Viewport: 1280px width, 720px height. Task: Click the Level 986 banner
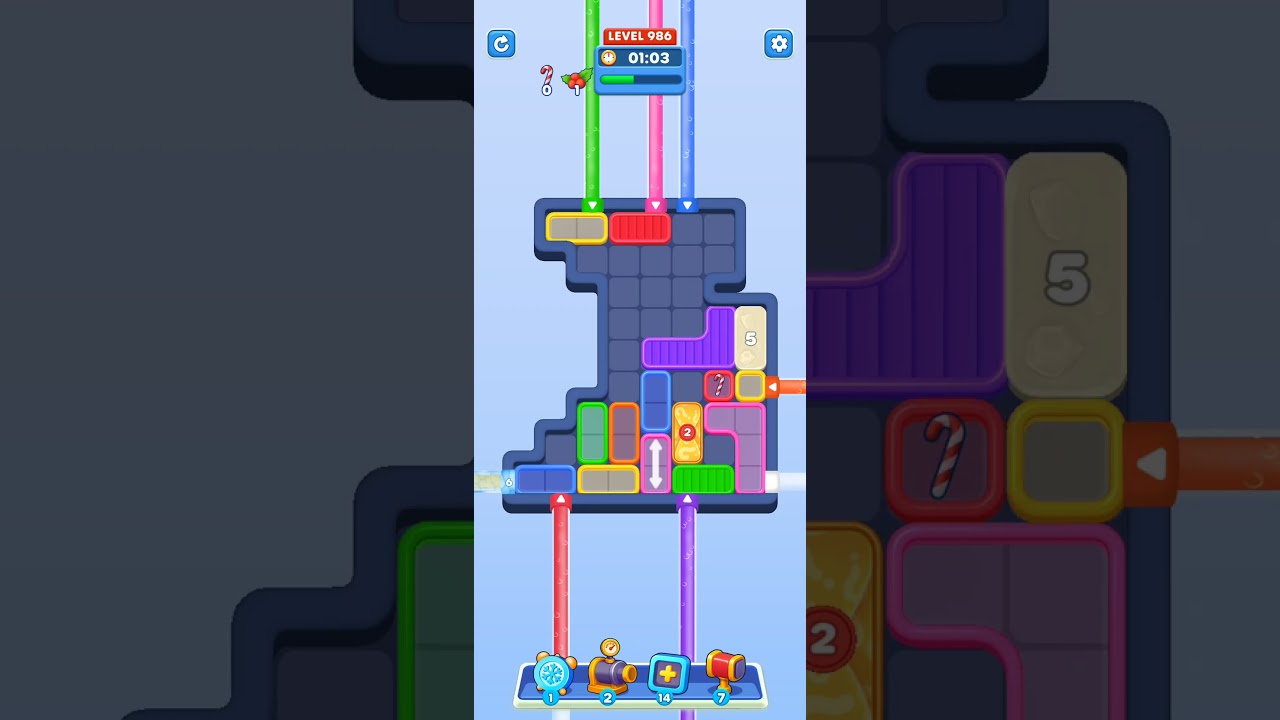click(x=639, y=35)
